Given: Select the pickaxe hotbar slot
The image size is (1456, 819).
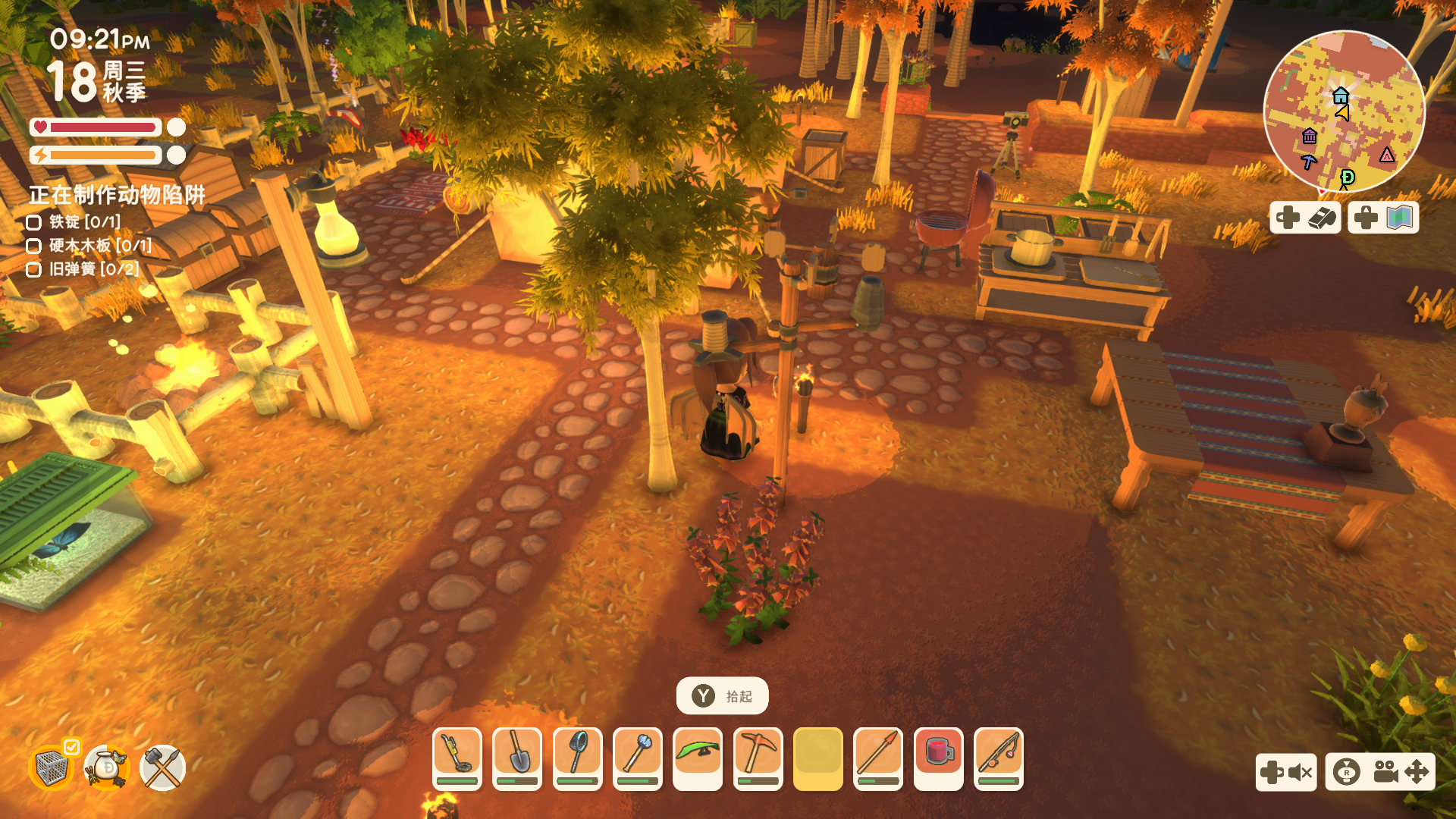Looking at the screenshot, I should [758, 758].
